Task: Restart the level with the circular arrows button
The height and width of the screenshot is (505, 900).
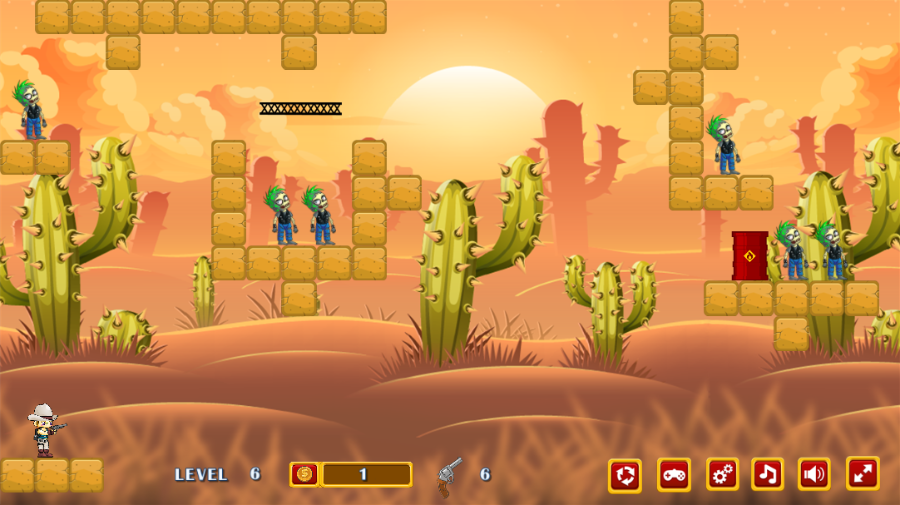Action: point(625,474)
